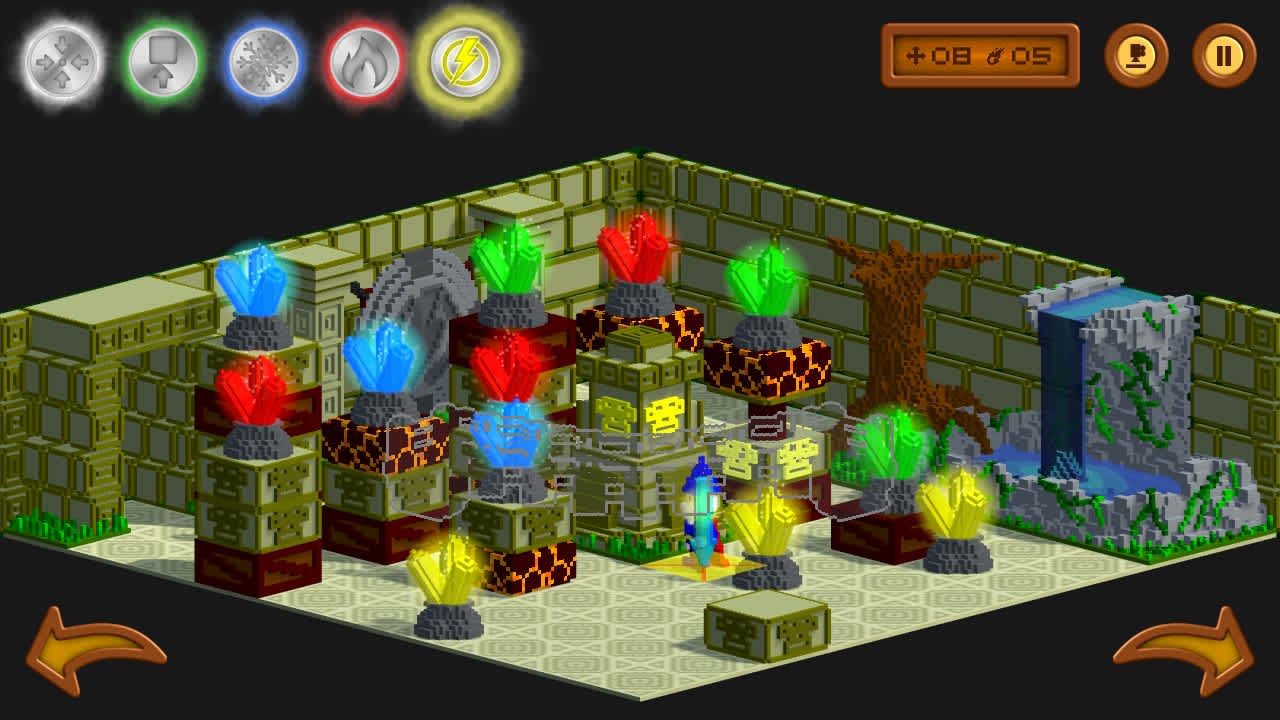The height and width of the screenshot is (720, 1280).
Task: Select the green push-block power
Action: (163, 60)
